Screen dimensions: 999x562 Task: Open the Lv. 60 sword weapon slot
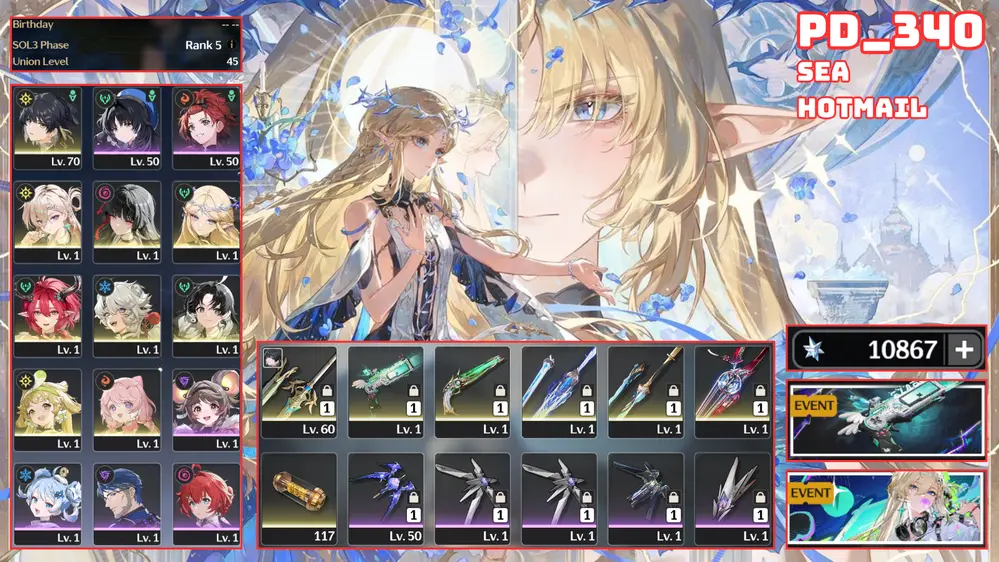299,391
